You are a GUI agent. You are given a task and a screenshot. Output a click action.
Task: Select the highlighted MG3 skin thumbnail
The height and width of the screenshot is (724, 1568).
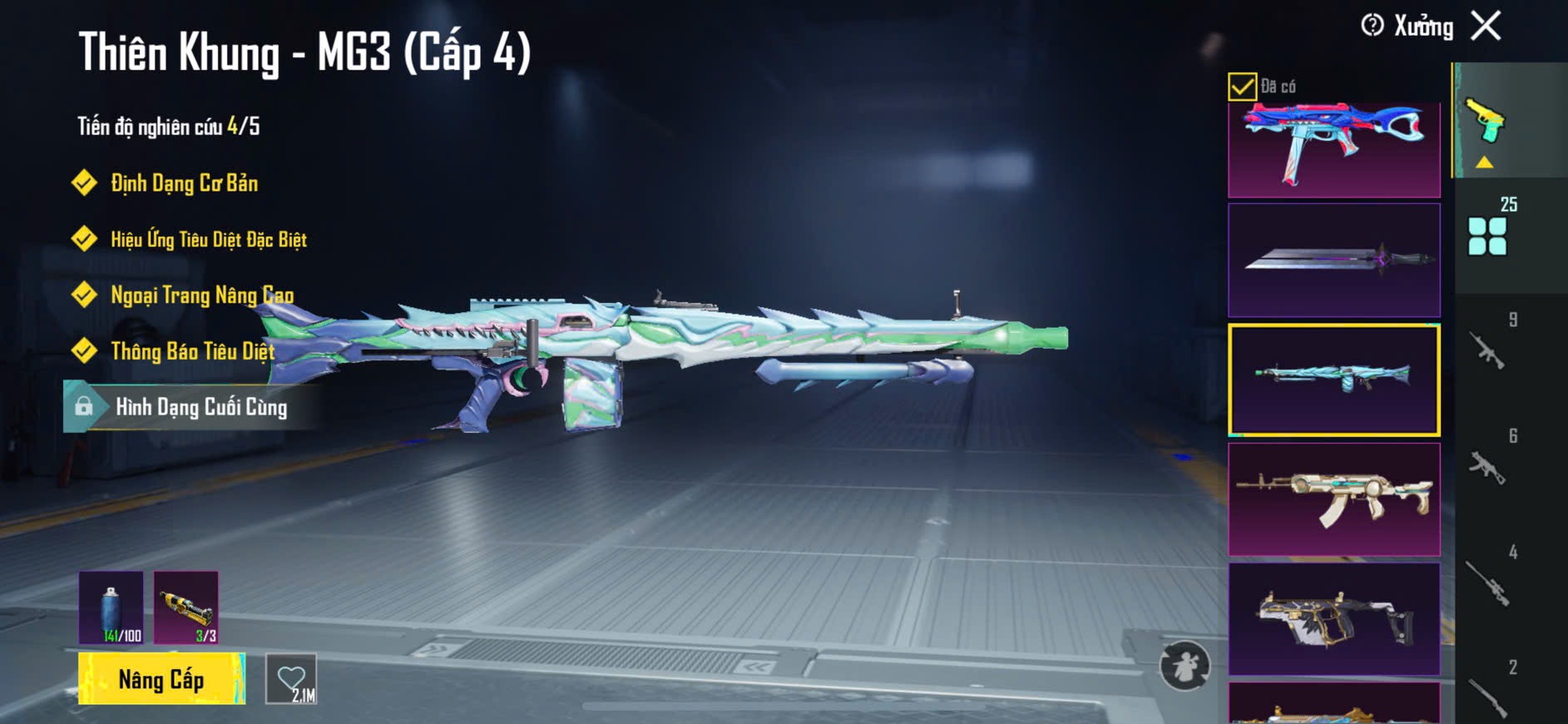(x=1333, y=379)
